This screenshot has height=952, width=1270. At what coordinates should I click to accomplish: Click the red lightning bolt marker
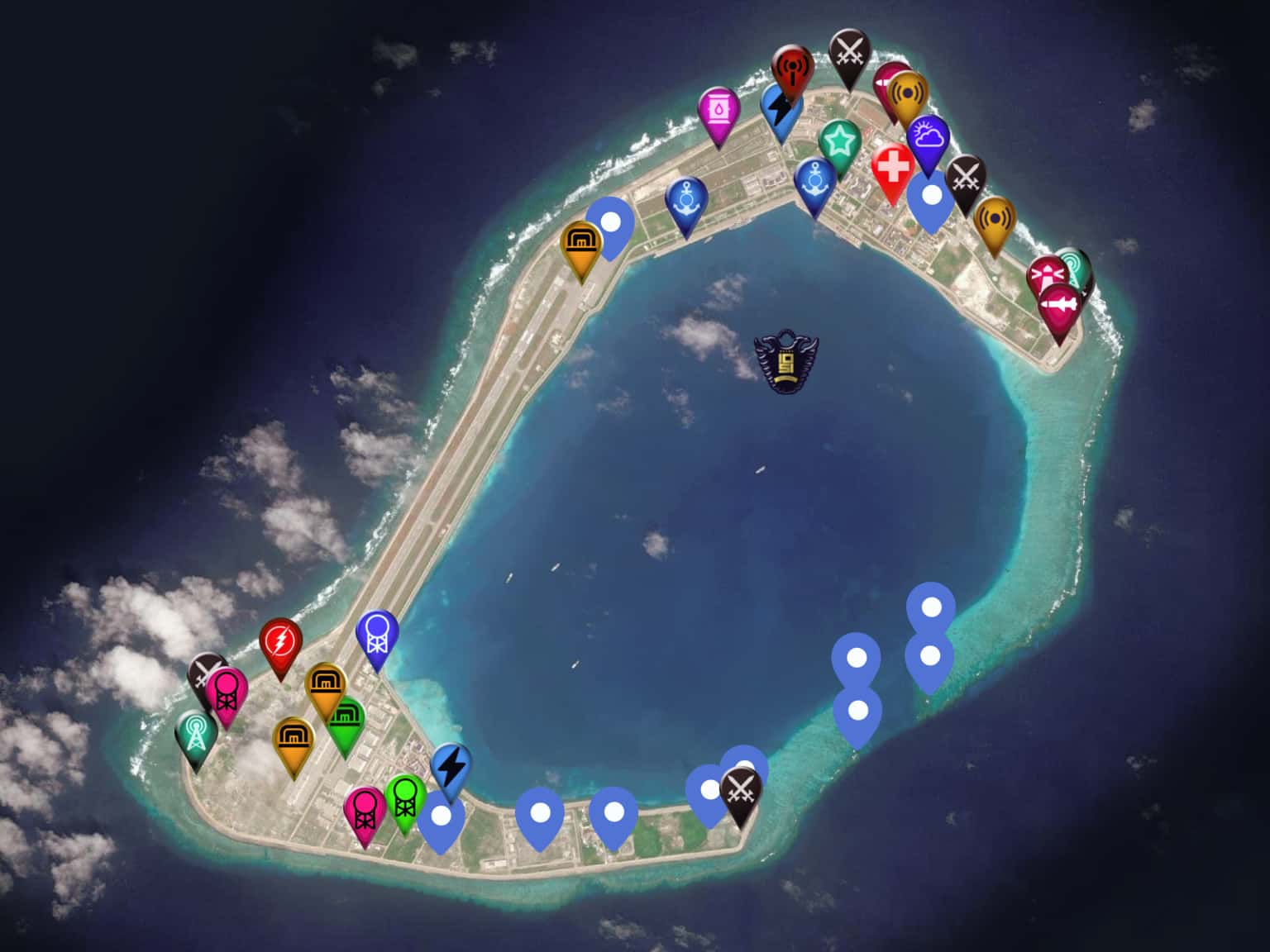[x=280, y=642]
